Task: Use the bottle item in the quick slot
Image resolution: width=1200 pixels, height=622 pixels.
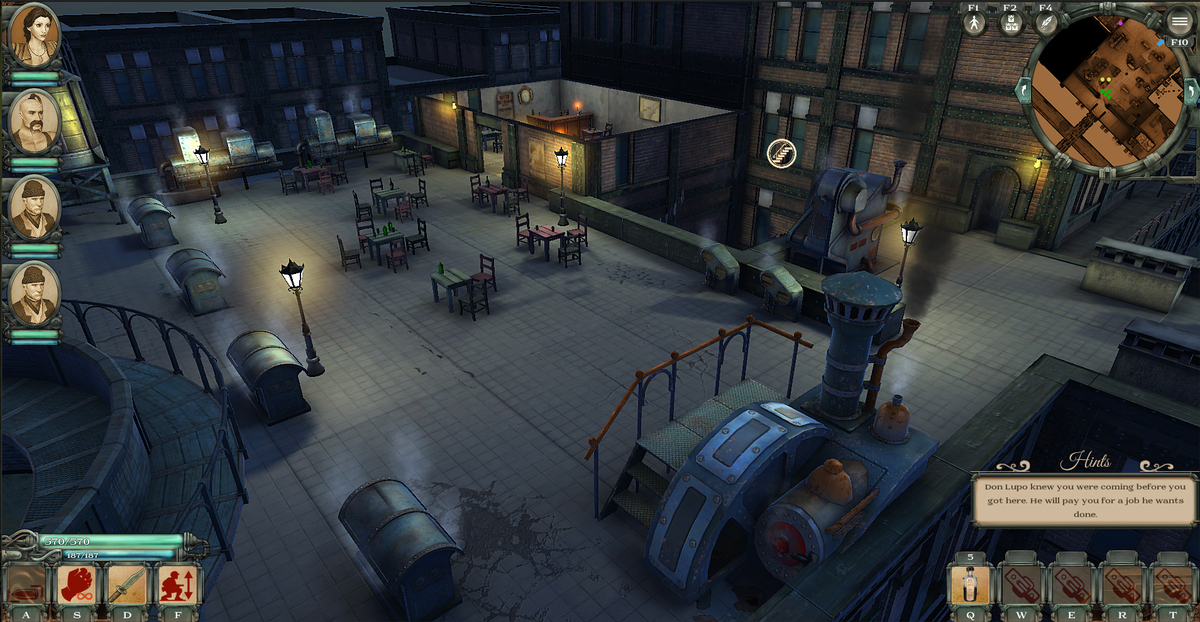Action: [970, 587]
